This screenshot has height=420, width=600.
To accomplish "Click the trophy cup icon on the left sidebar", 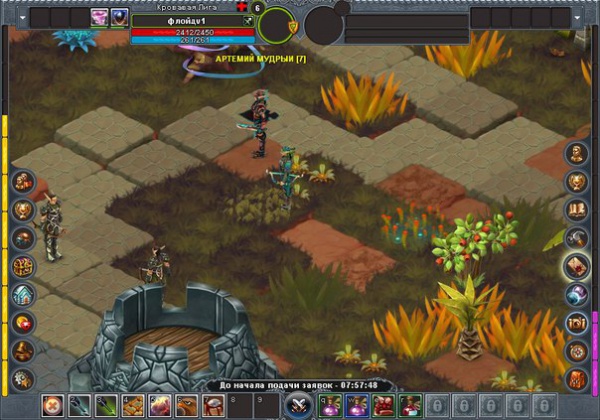I will (x=24, y=210).
